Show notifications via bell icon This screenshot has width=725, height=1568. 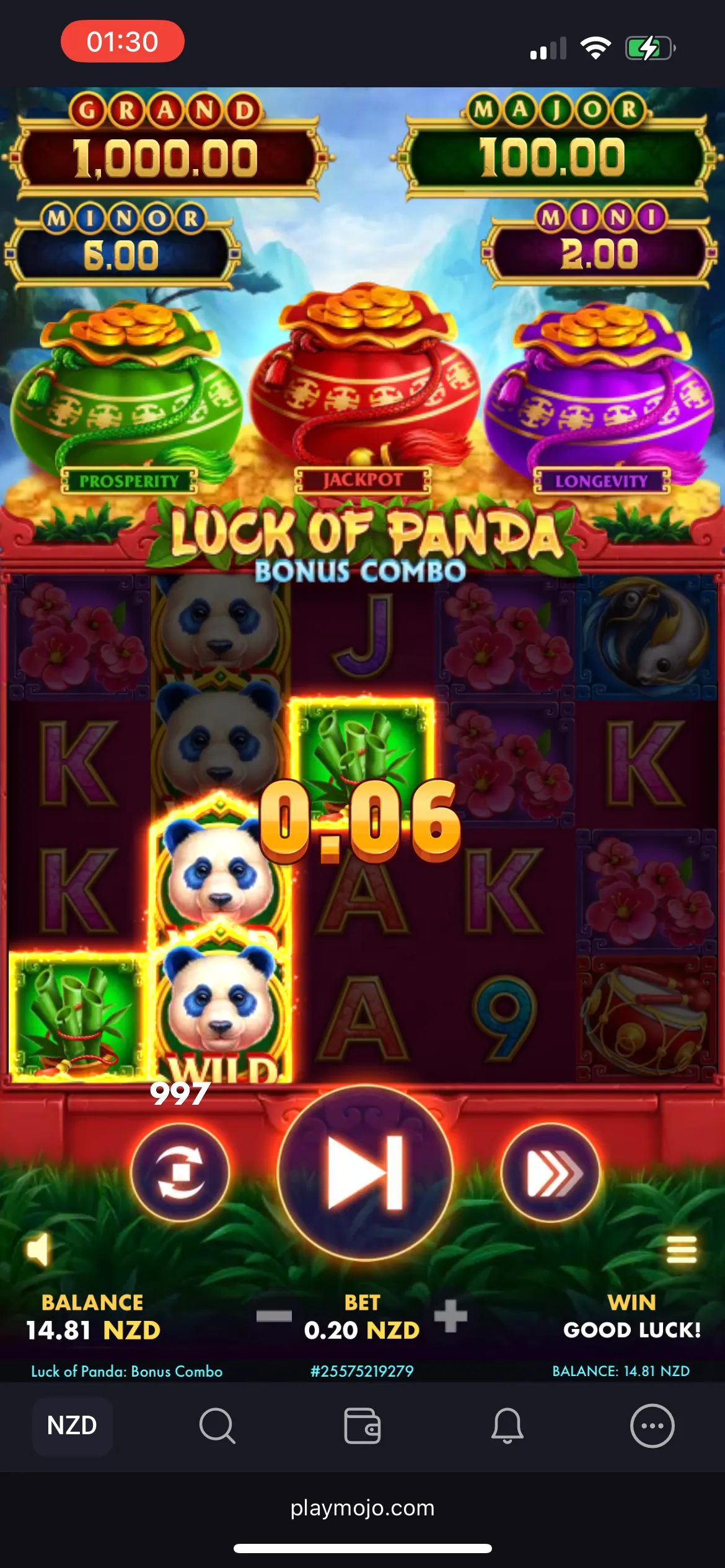[507, 1426]
